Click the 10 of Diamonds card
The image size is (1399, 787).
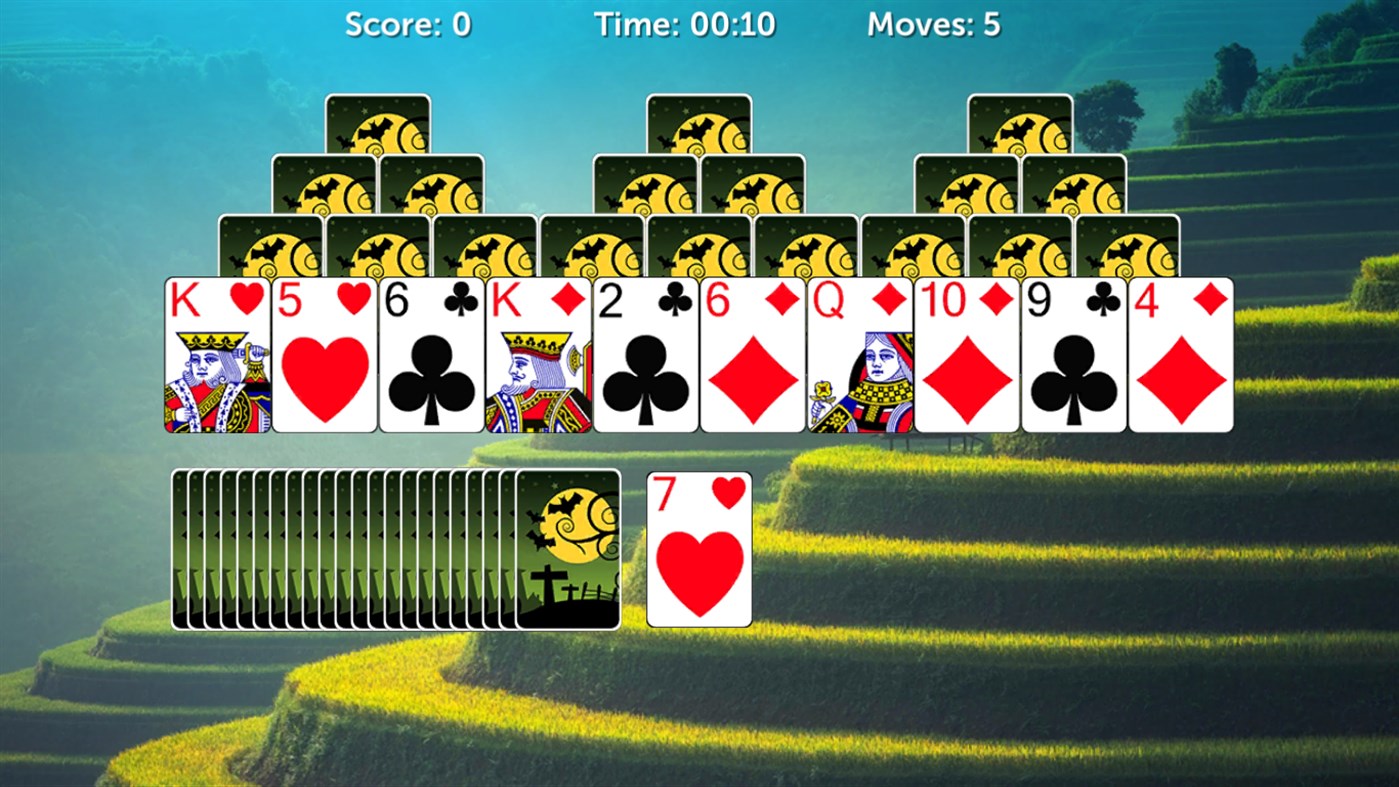coord(967,355)
